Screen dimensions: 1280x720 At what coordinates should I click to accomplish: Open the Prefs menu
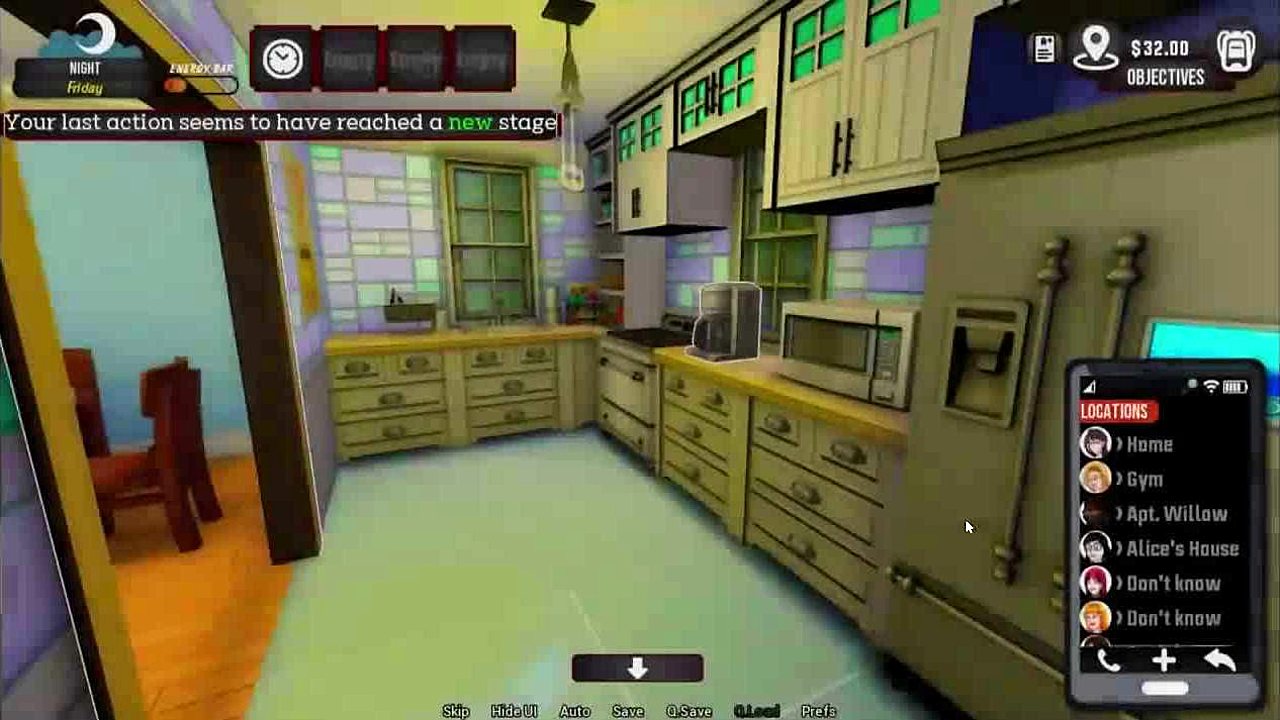(818, 711)
